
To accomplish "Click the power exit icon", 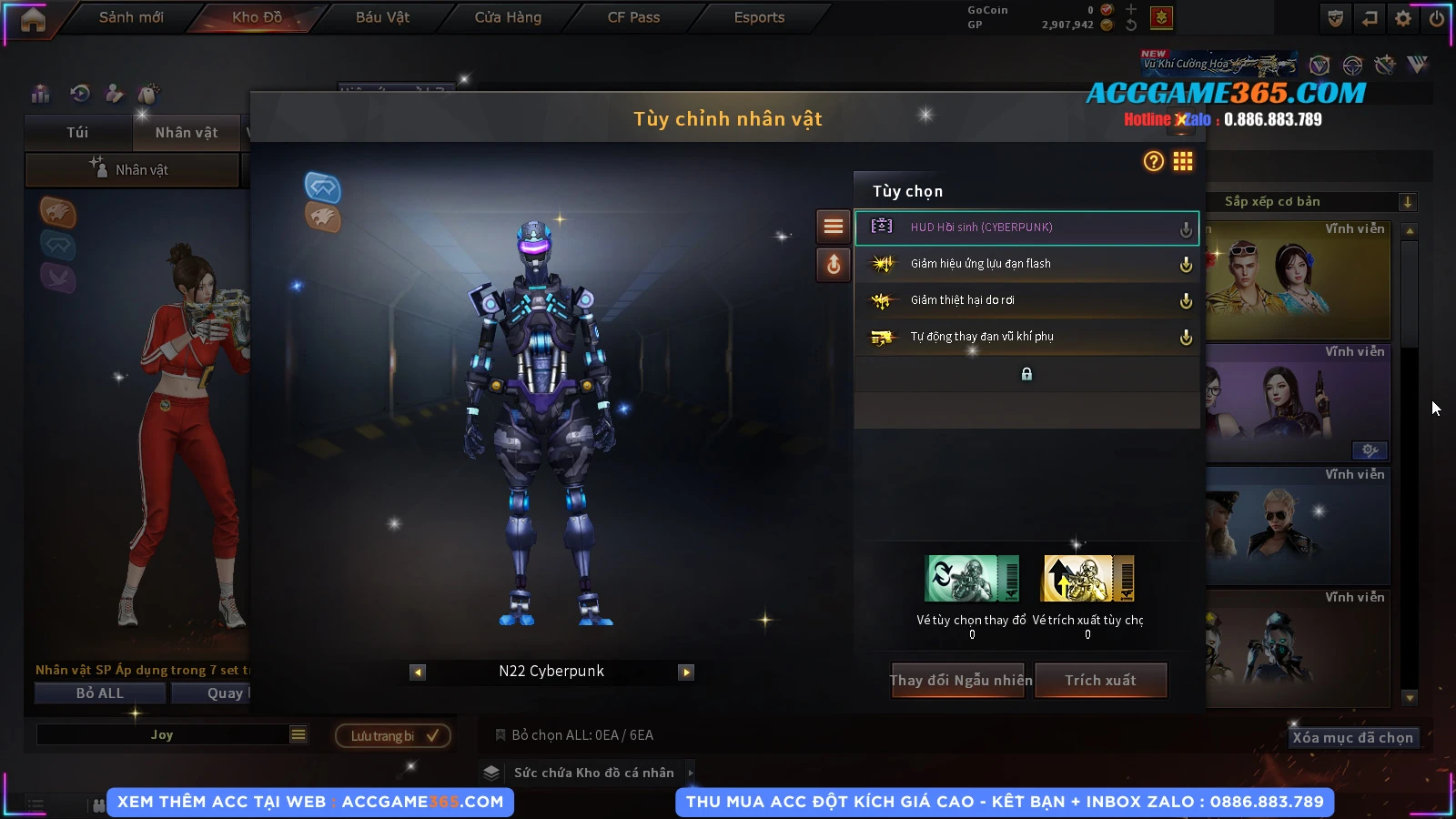I will point(1437,18).
